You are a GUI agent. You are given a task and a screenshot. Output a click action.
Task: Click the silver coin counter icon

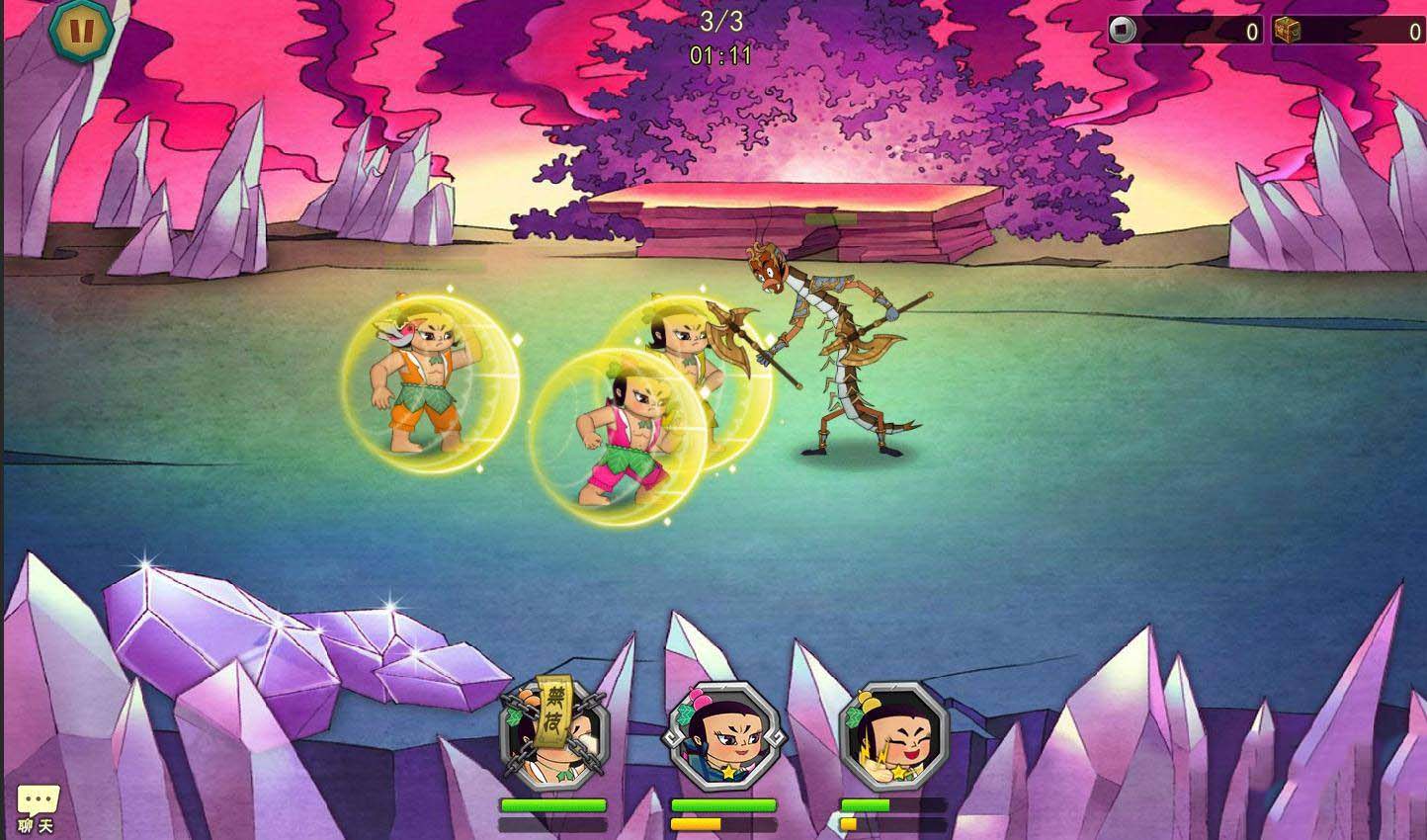(1123, 30)
